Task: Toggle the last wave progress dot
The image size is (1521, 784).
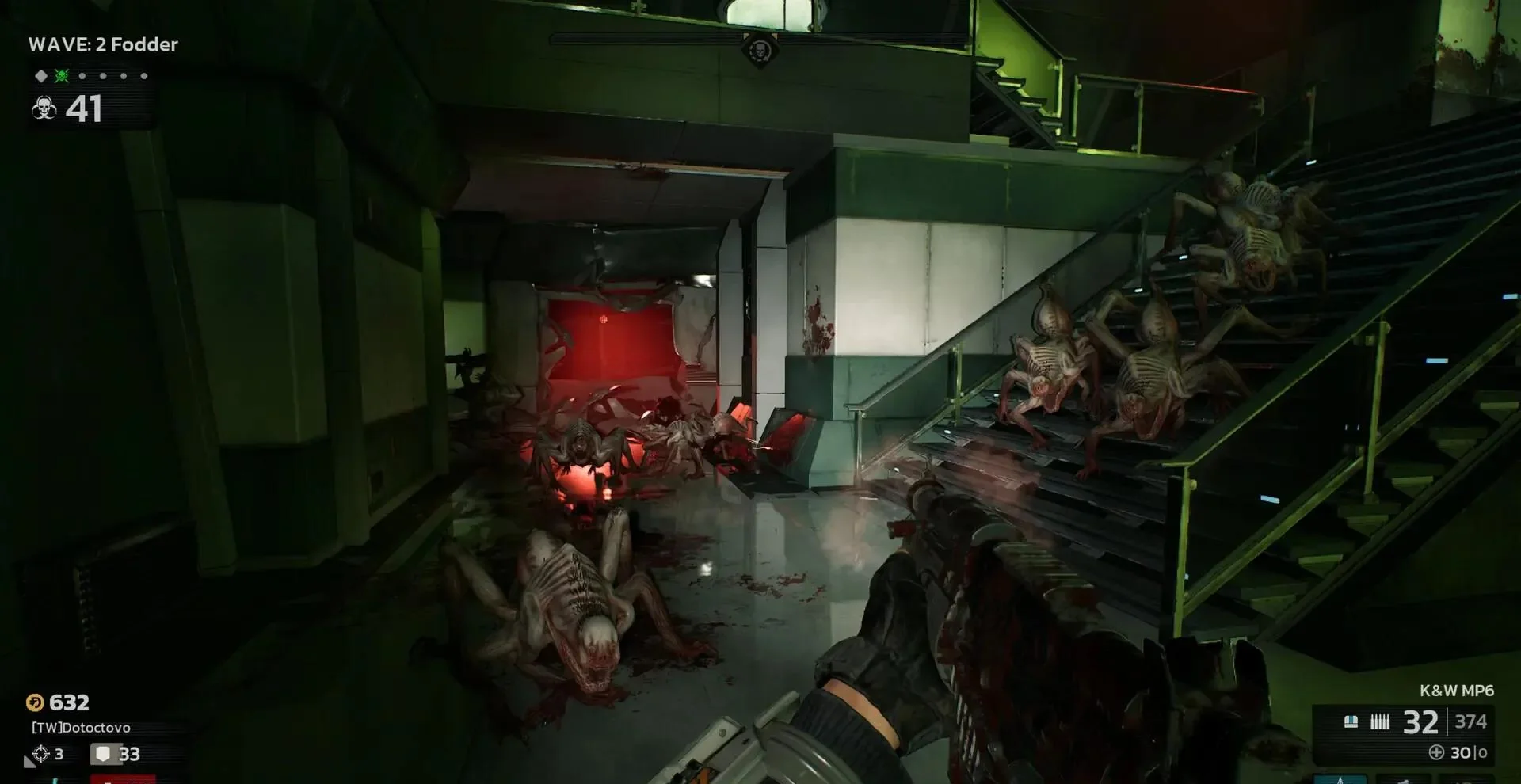Action: tap(144, 76)
